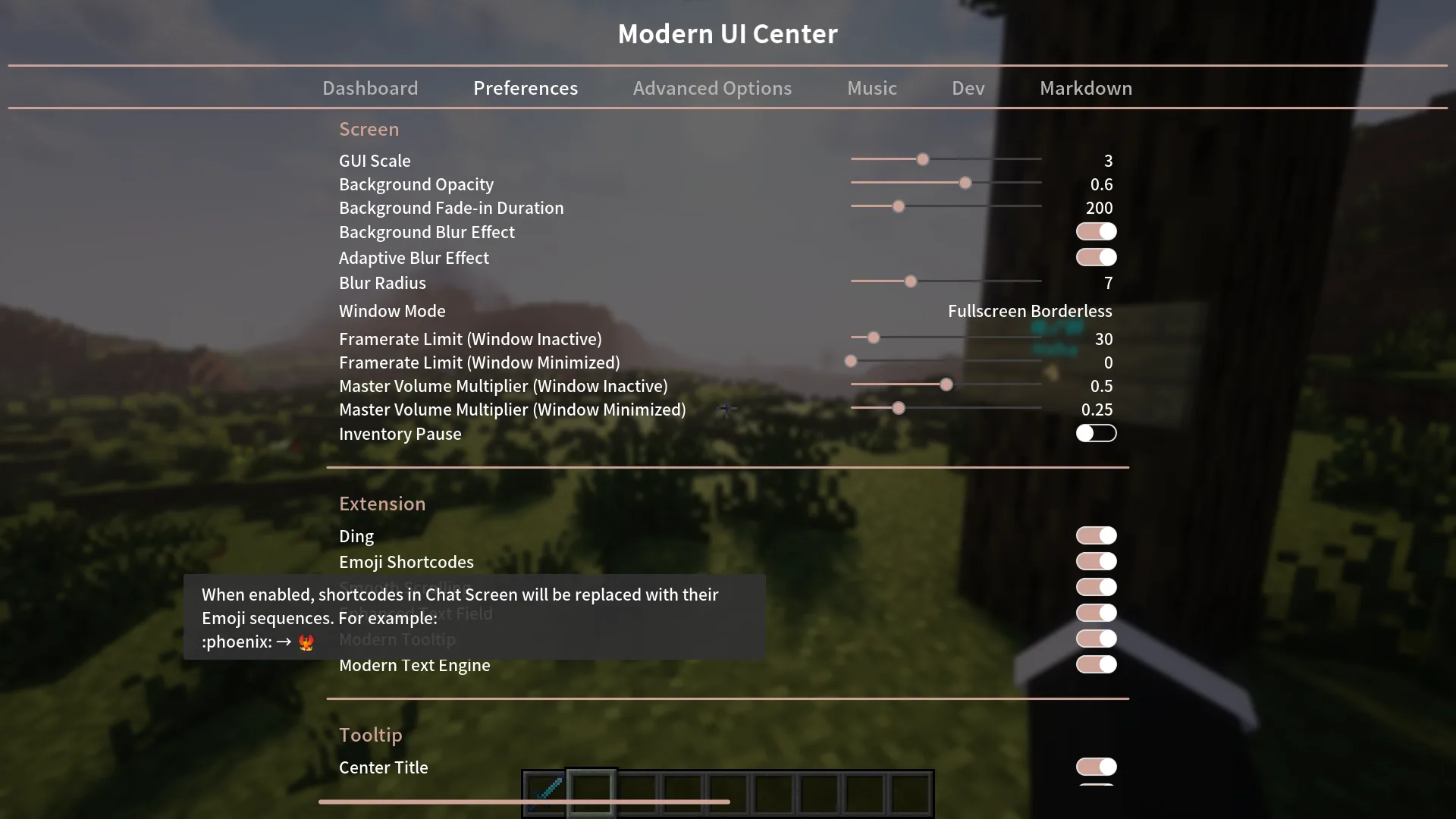Image resolution: width=1456 pixels, height=819 pixels.
Task: Switch to the Dashboard tab
Action: (370, 88)
